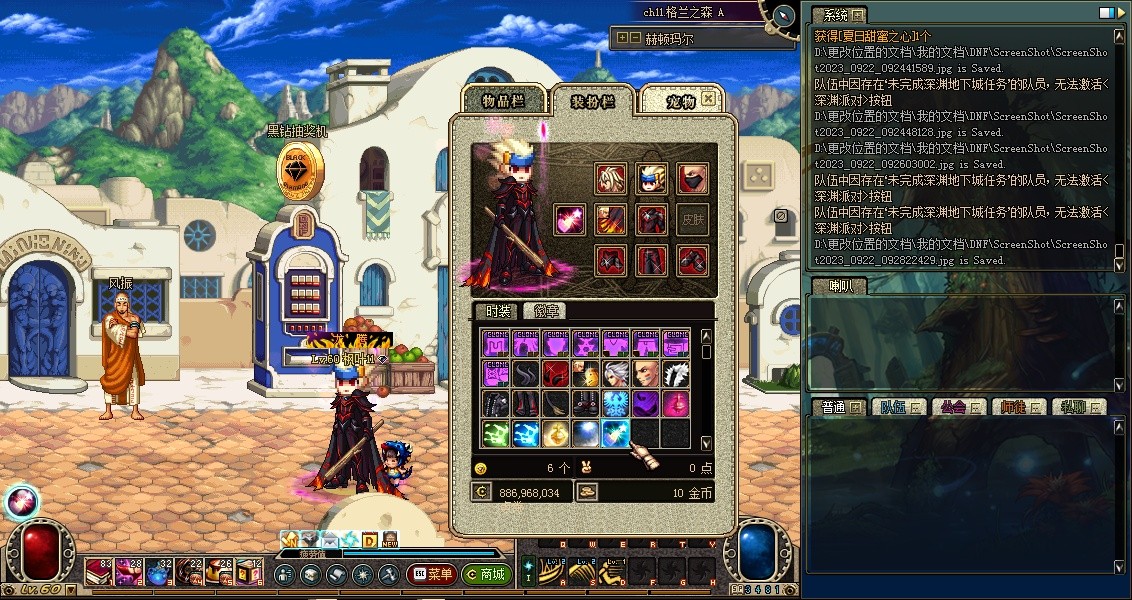The image size is (1132, 600).
Task: Switch to the 队伍 party chat tab
Action: [891, 407]
